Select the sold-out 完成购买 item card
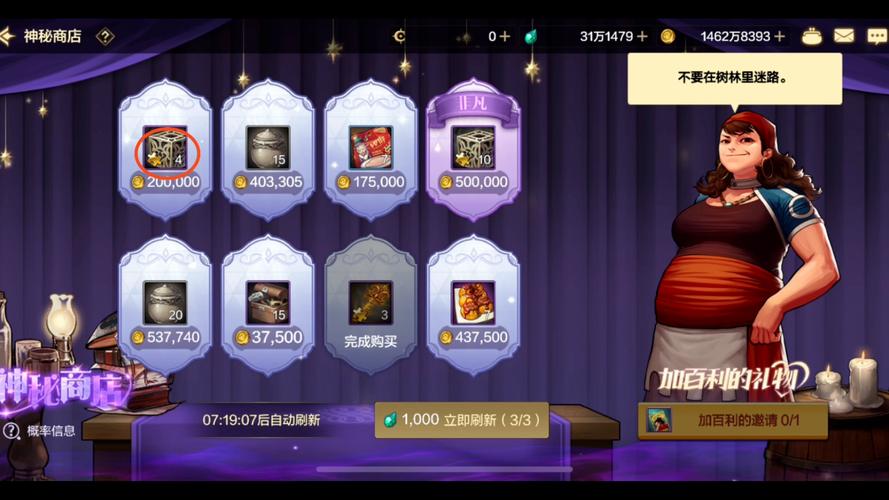The image size is (889, 500). [x=370, y=305]
